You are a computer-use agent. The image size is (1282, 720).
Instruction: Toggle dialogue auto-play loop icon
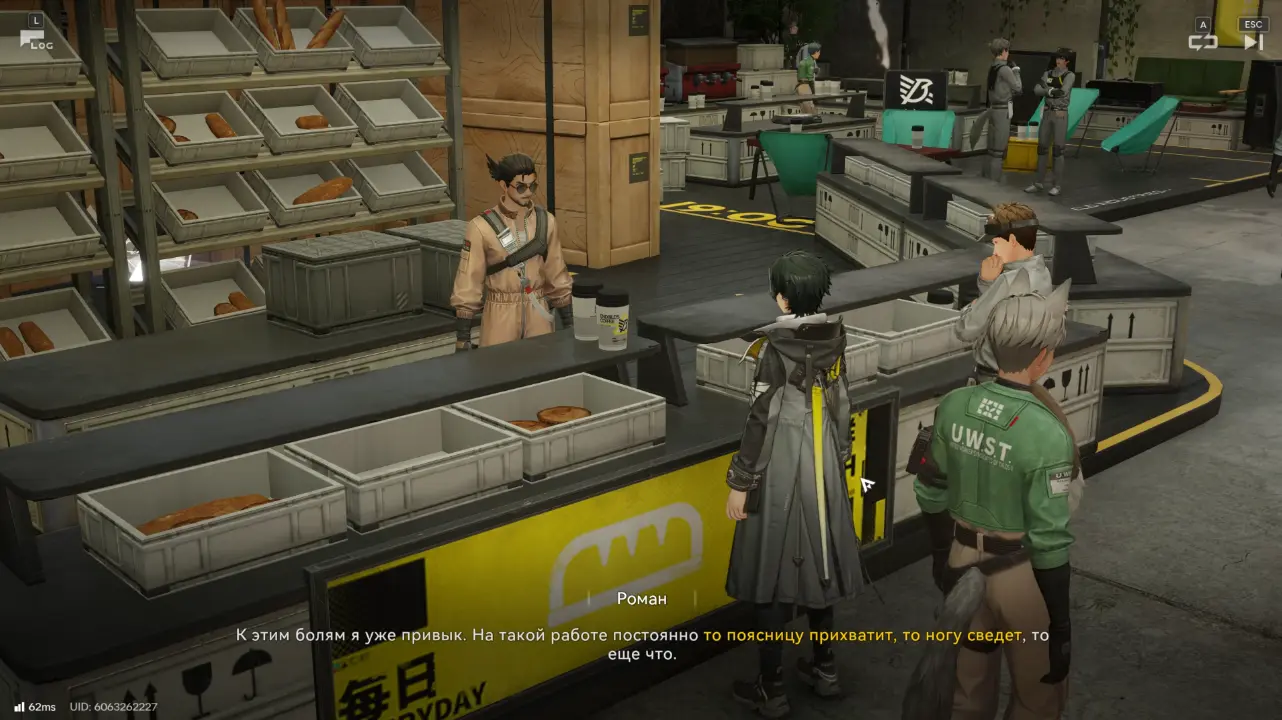click(1202, 42)
